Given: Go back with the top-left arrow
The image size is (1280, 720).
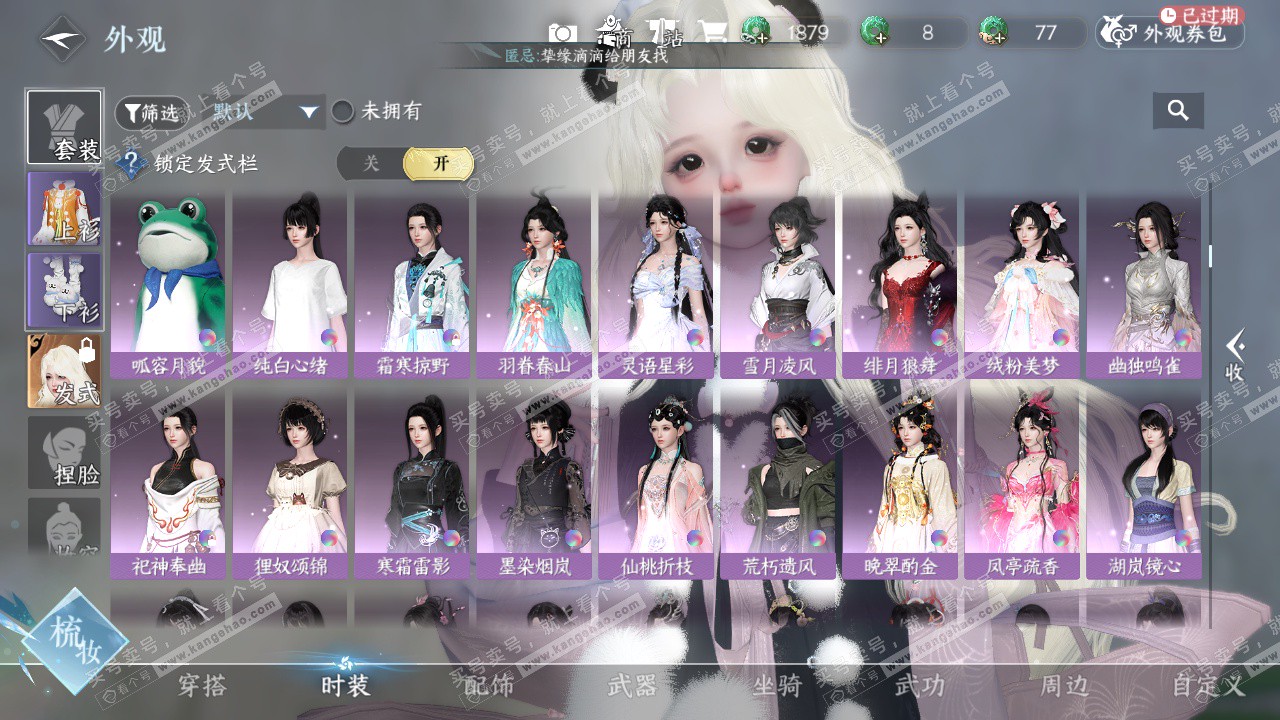Looking at the screenshot, I should [62, 39].
